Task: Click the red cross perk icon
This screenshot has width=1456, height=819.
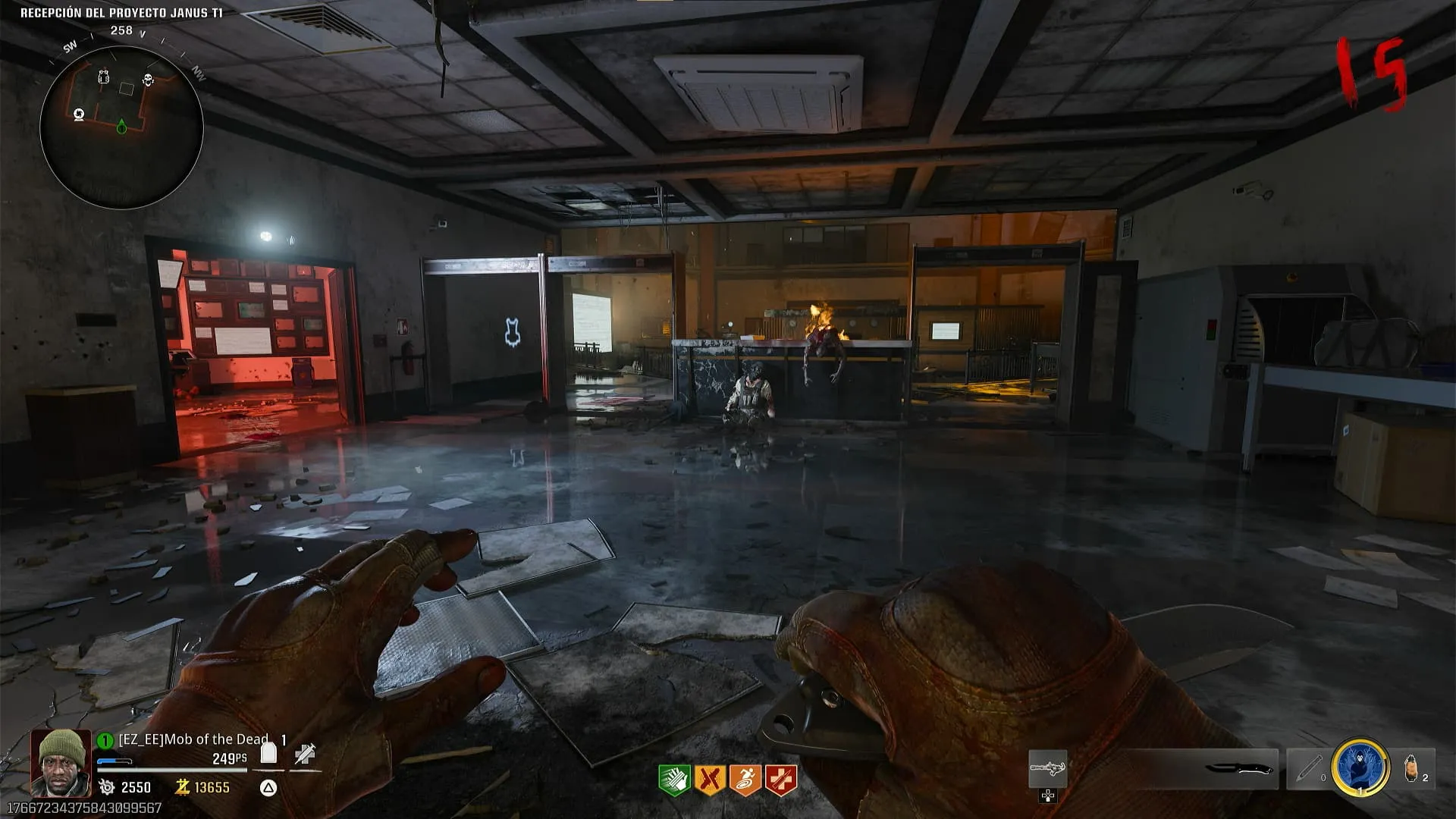Action: pyautogui.click(x=780, y=780)
